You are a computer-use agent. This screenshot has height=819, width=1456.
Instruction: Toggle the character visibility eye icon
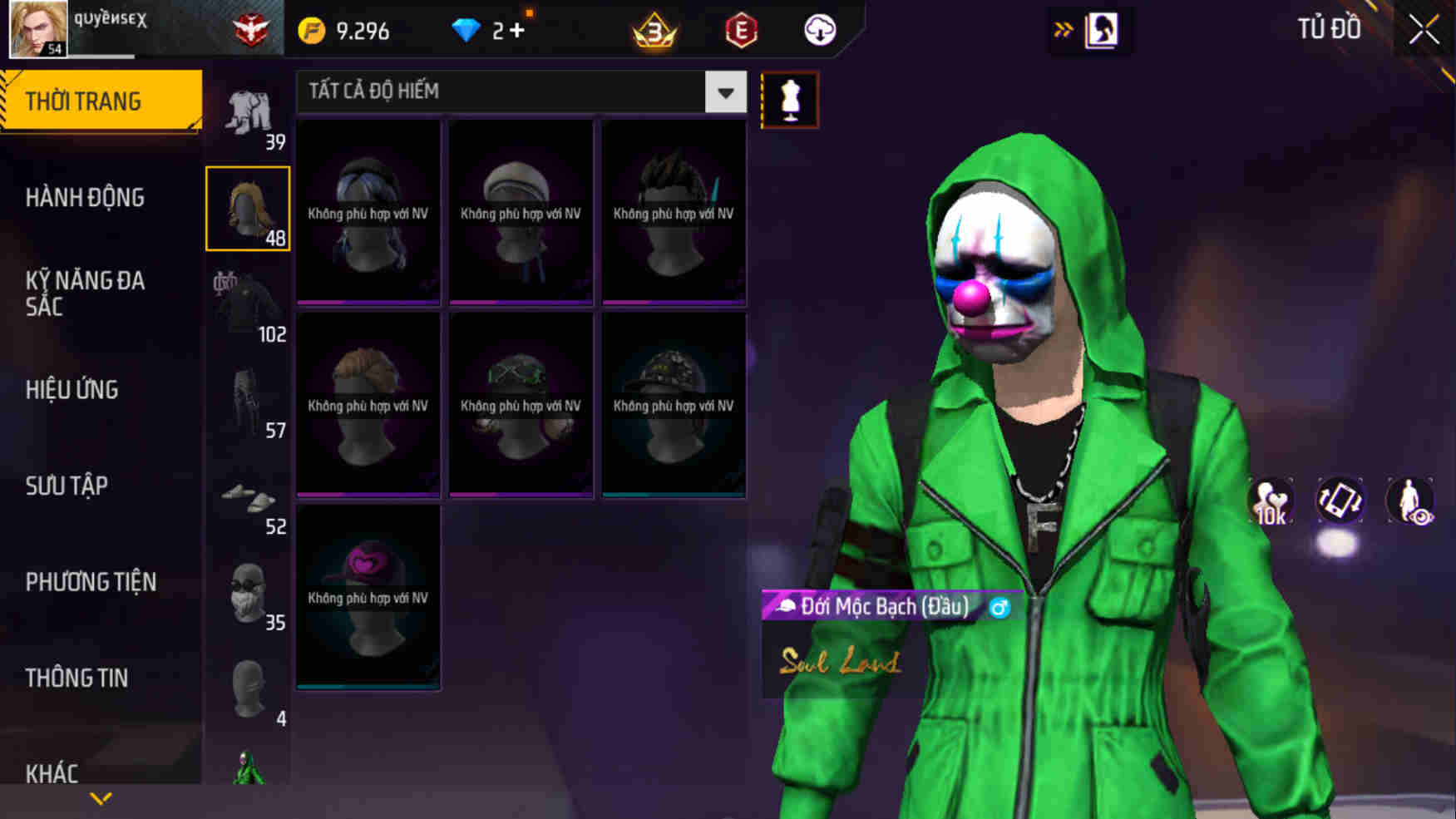1411,501
